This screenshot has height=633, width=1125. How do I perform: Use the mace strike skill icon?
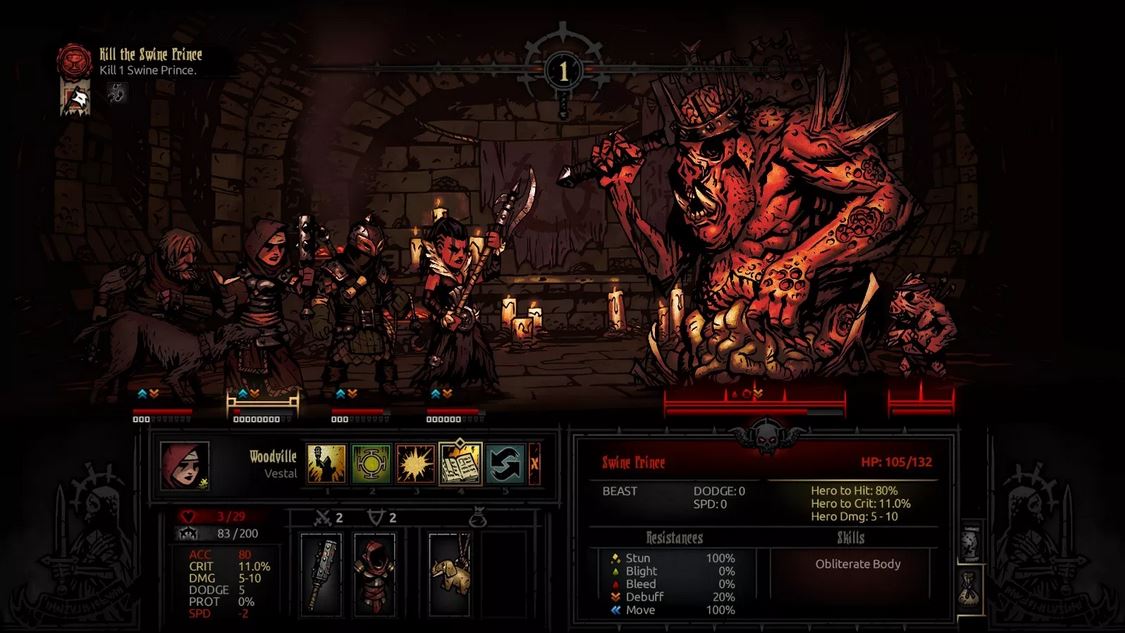326,464
